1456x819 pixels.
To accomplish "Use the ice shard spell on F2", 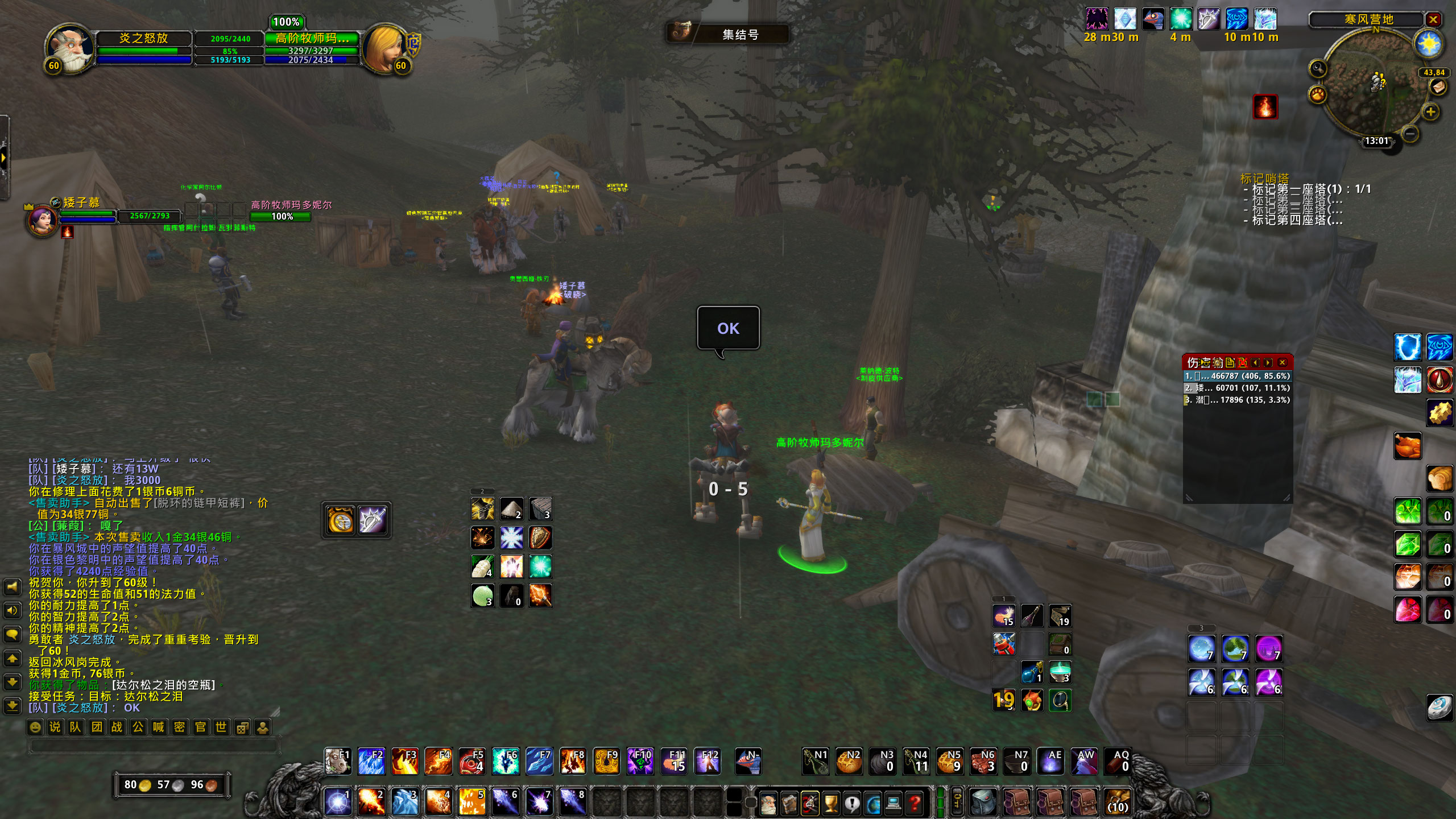I will pos(371,762).
